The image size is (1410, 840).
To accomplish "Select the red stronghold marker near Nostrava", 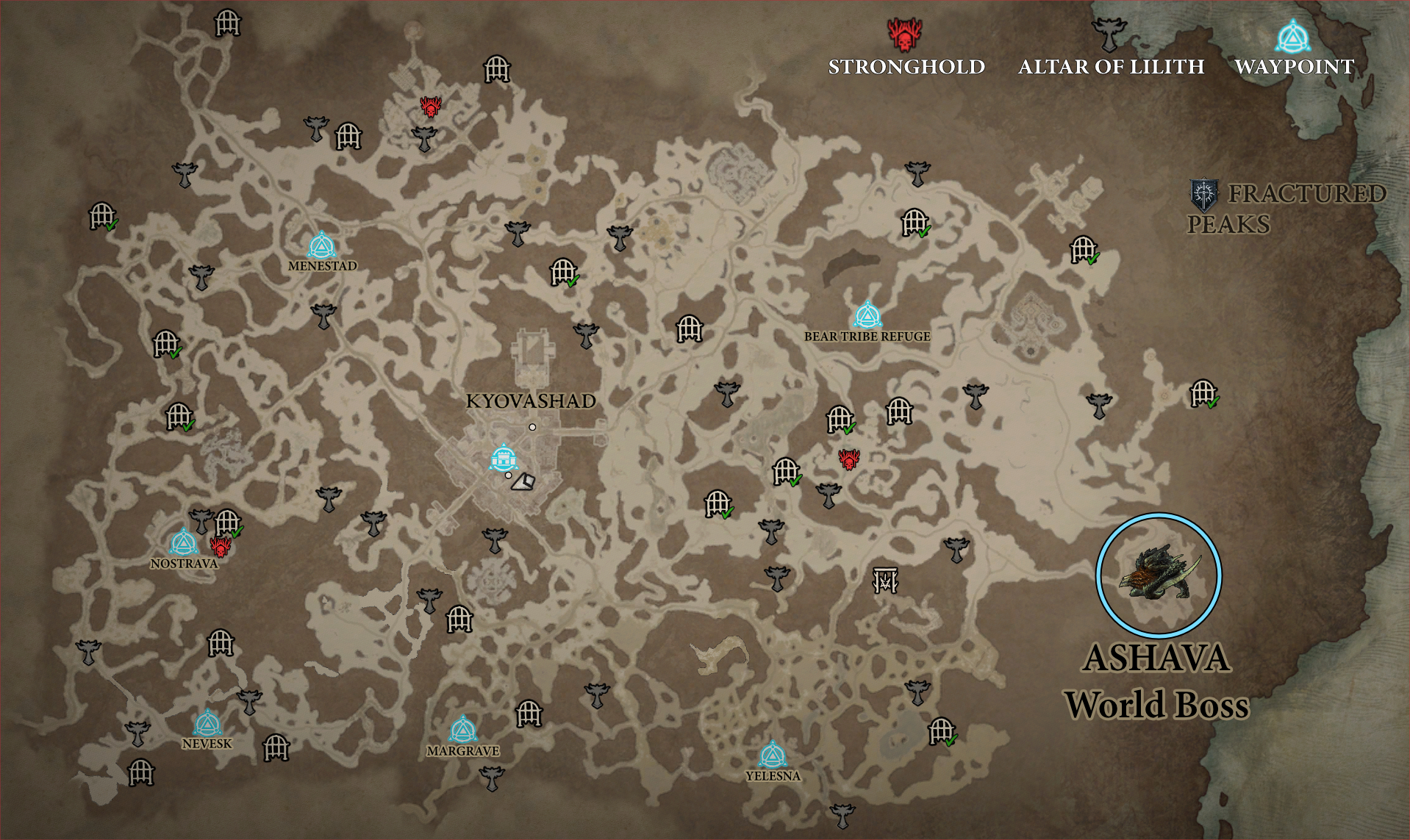I will (x=220, y=549).
